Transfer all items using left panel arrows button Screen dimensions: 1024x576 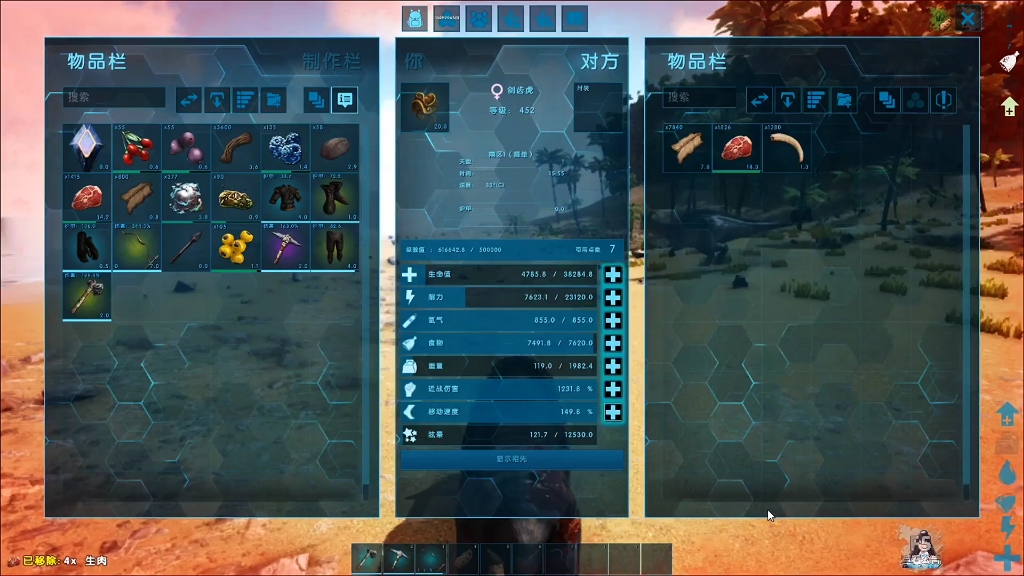pos(190,100)
